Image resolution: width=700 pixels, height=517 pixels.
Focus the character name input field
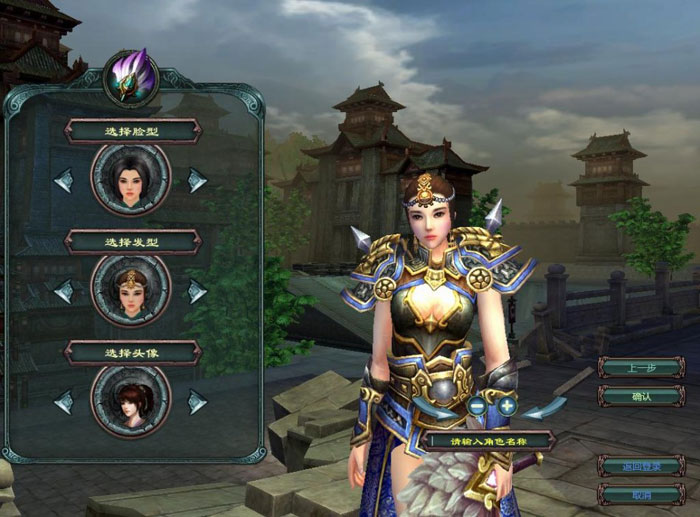tap(489, 440)
